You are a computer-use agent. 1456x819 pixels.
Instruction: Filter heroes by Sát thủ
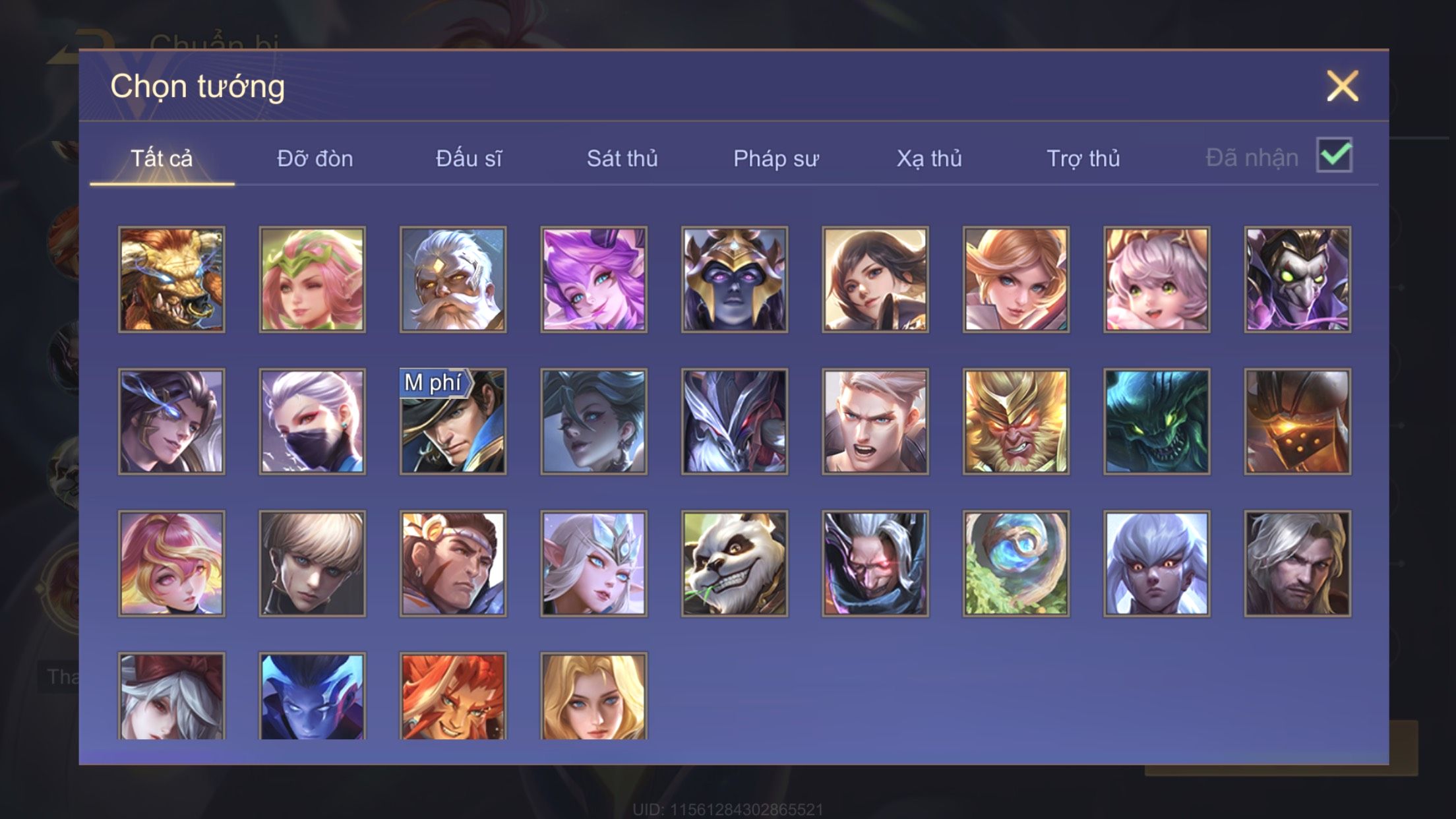pyautogui.click(x=622, y=159)
